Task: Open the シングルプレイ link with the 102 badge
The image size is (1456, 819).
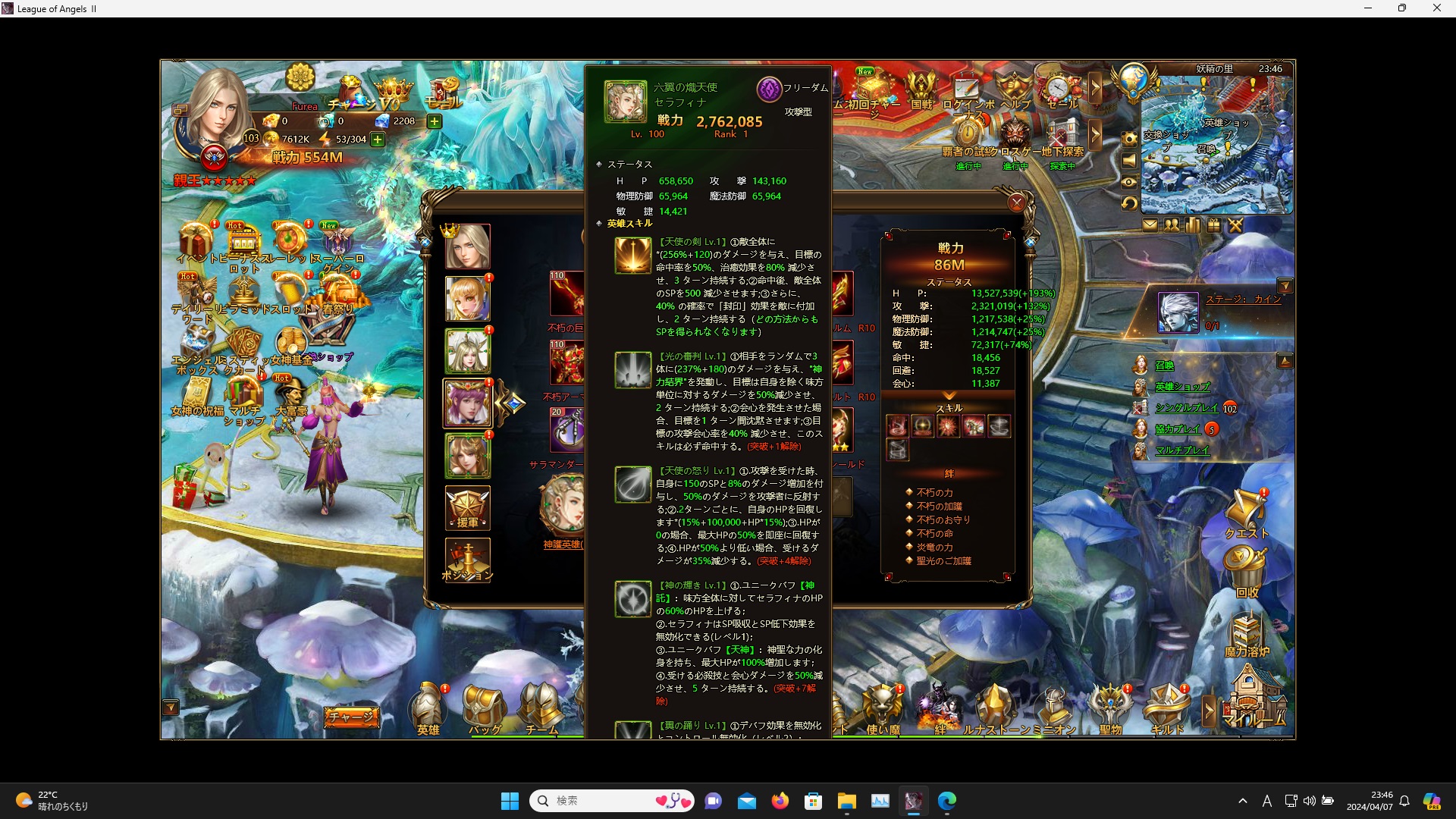Action: (x=1187, y=408)
